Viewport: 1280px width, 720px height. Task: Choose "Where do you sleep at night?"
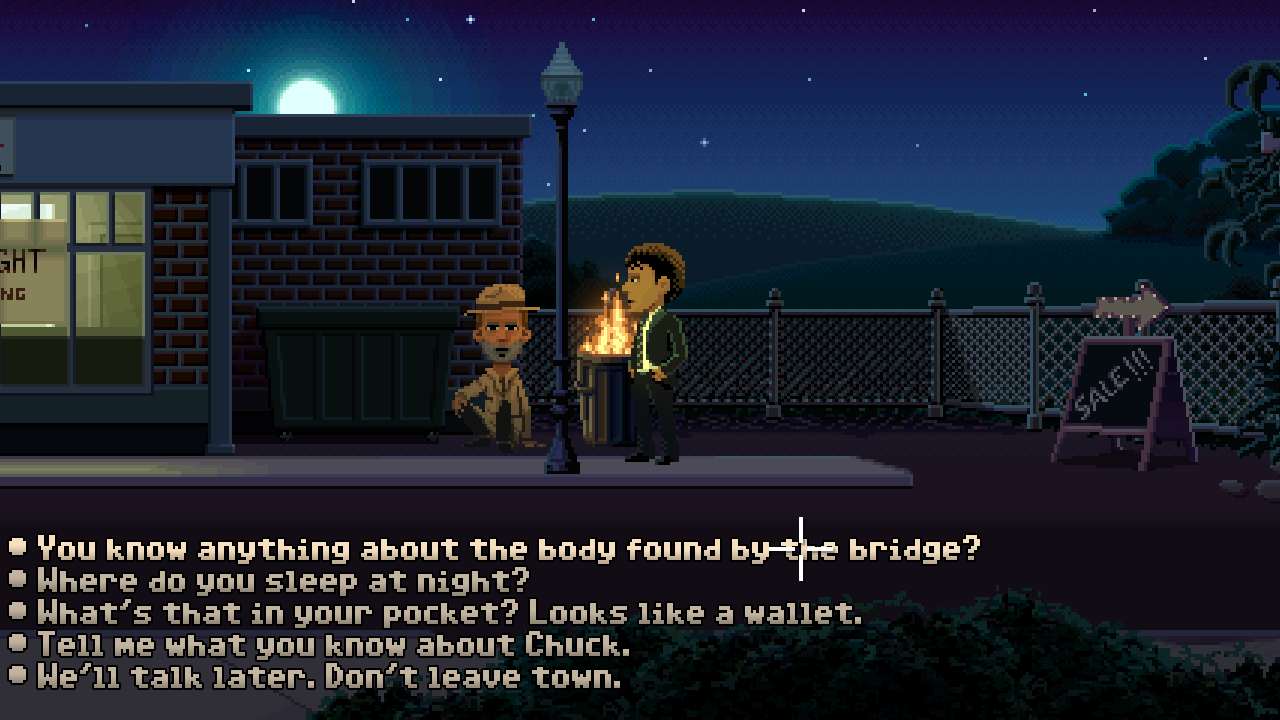283,581
